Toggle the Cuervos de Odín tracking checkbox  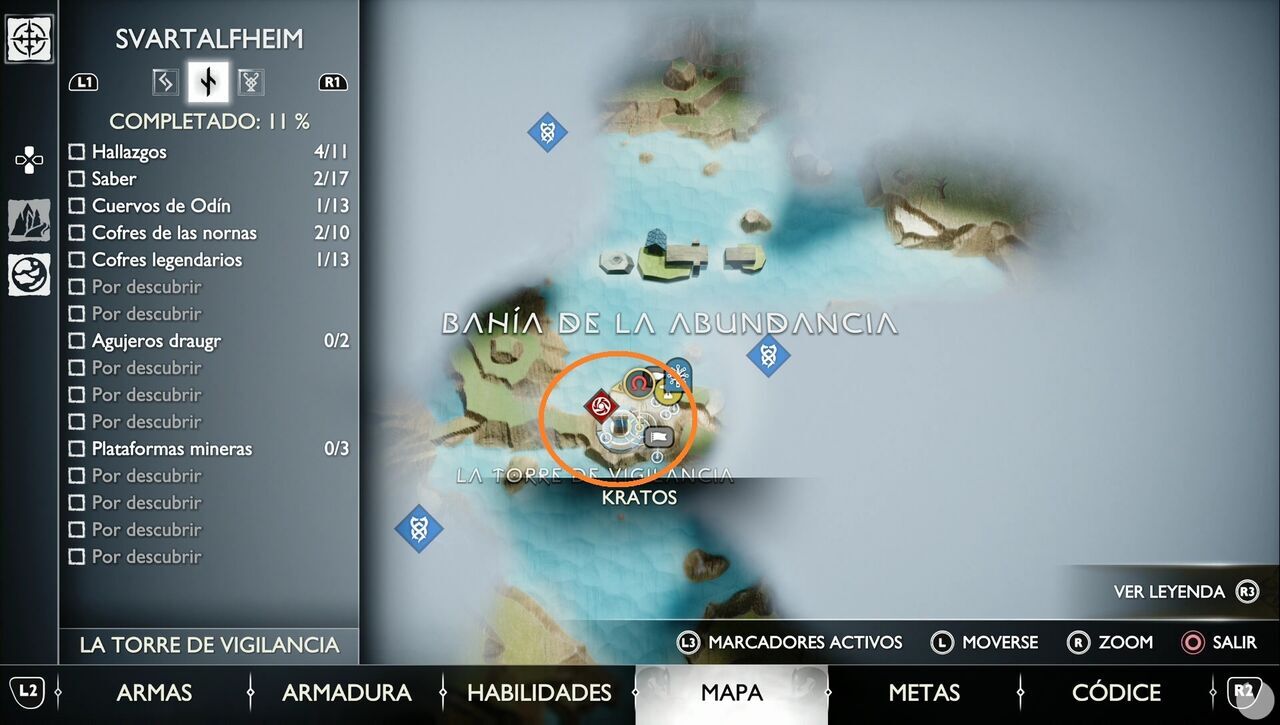77,205
